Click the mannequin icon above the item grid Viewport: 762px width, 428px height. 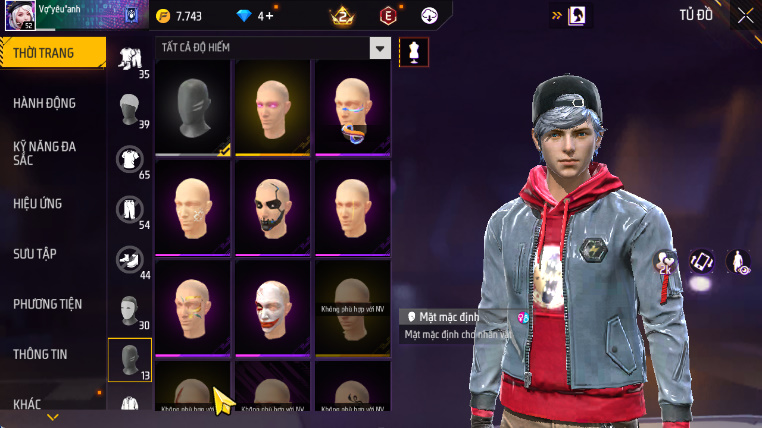pos(414,53)
